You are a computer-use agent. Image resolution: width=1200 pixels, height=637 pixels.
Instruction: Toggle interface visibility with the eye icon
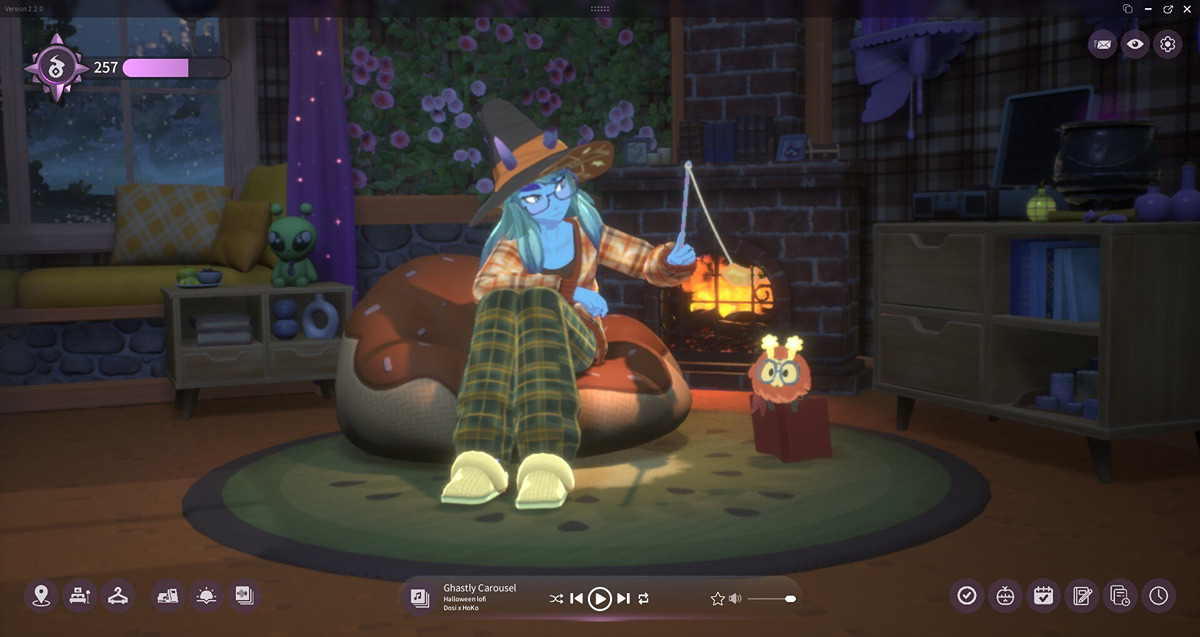(x=1134, y=44)
